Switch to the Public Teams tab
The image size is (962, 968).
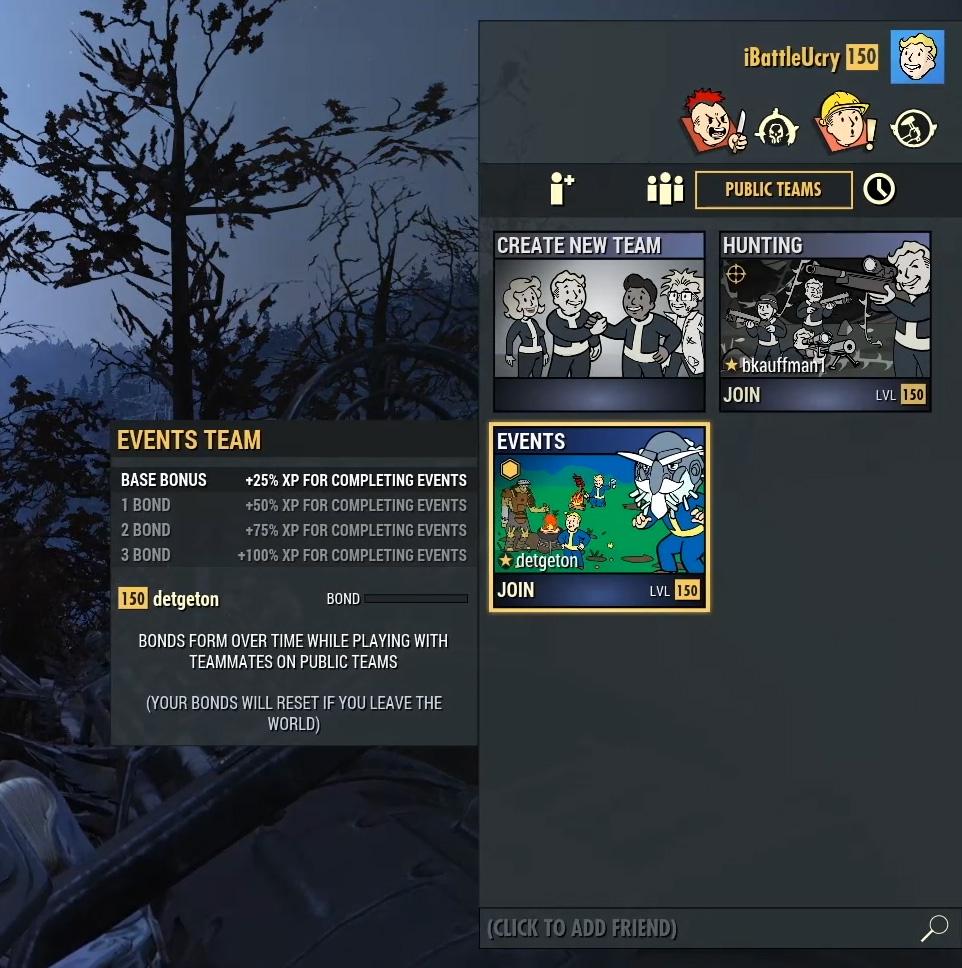[773, 190]
